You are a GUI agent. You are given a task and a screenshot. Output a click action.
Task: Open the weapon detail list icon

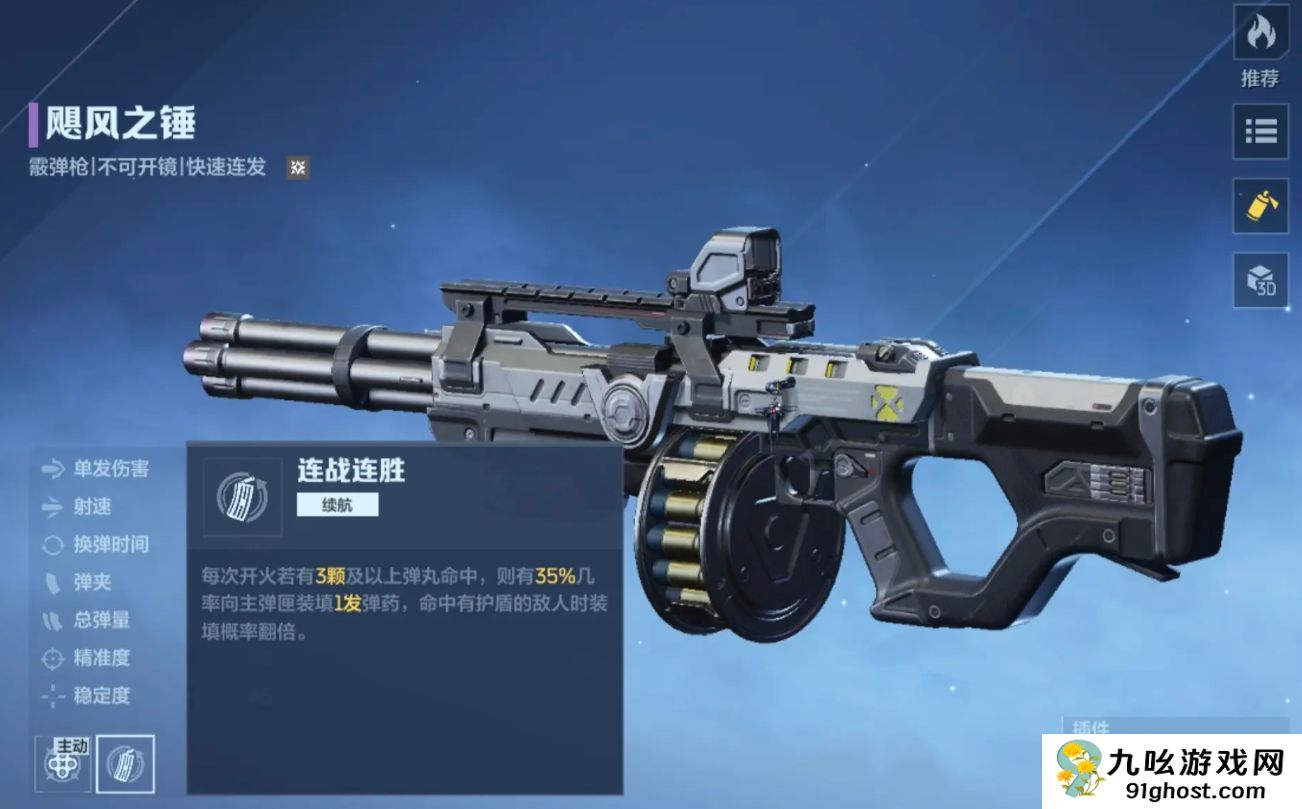tap(1260, 133)
